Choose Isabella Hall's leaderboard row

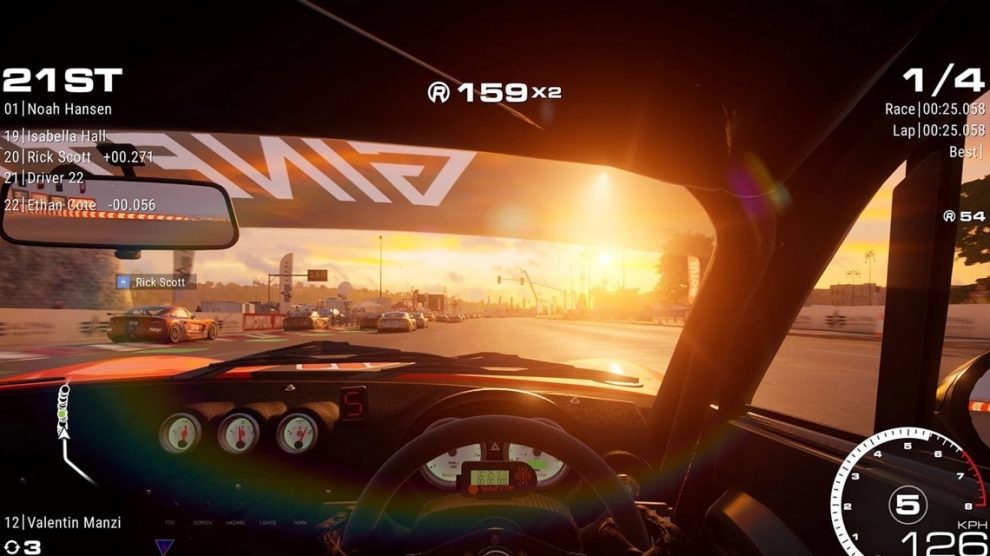pos(55,136)
